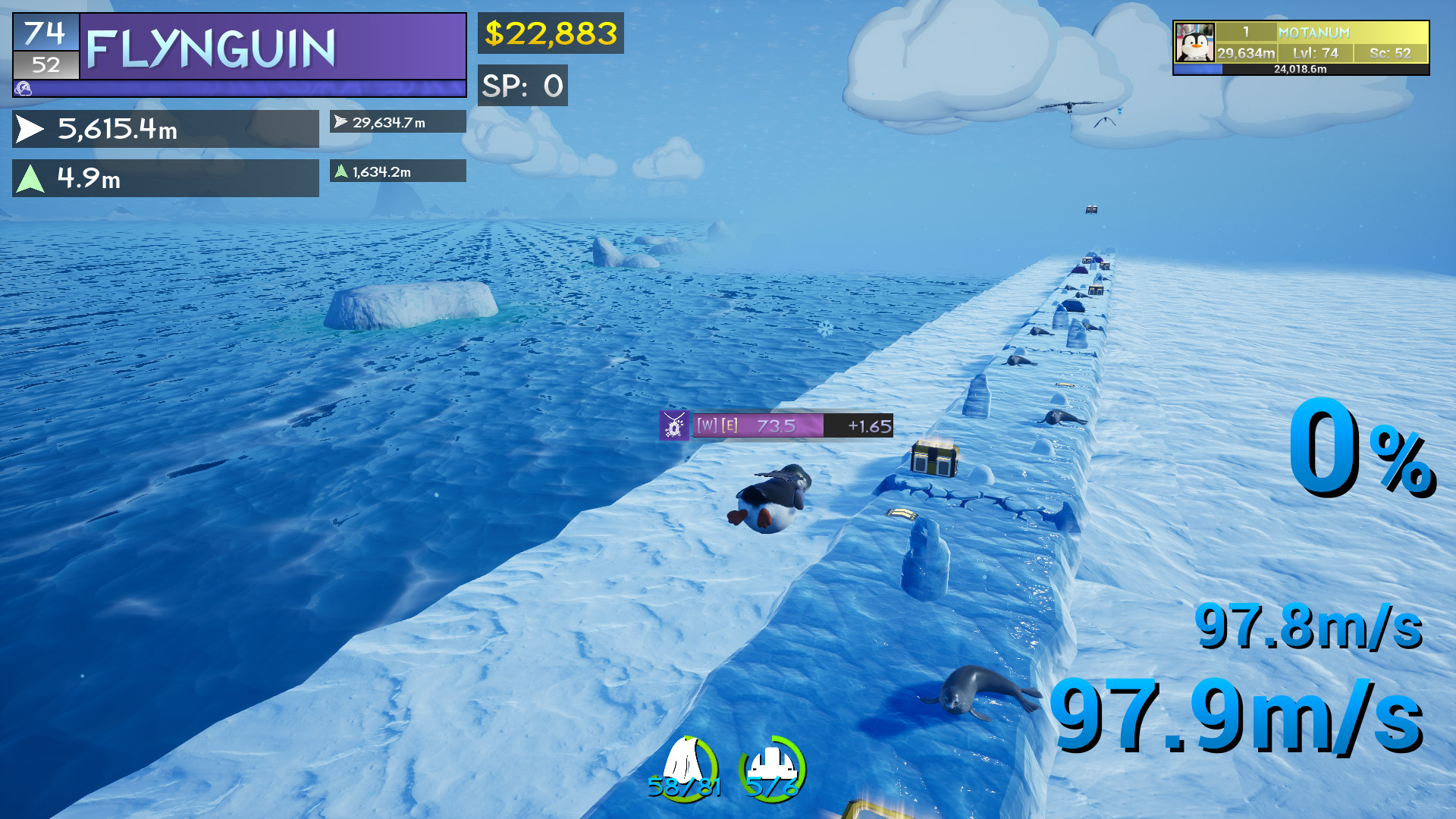Viewport: 1456px width, 819px height.
Task: Expand the 5,615.4m distance readout panel
Action: (x=165, y=129)
